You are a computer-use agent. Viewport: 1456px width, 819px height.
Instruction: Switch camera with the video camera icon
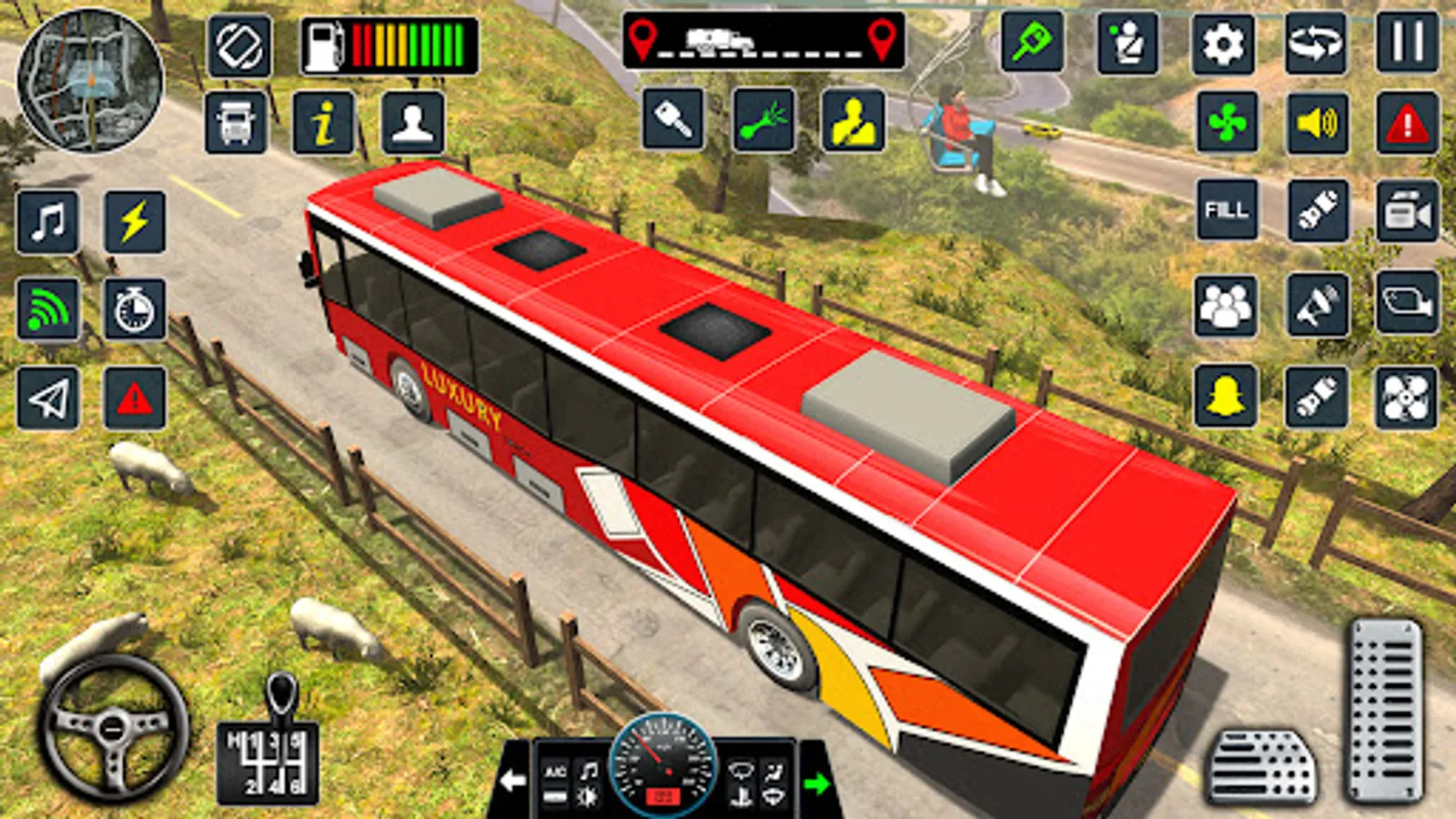(1407, 212)
